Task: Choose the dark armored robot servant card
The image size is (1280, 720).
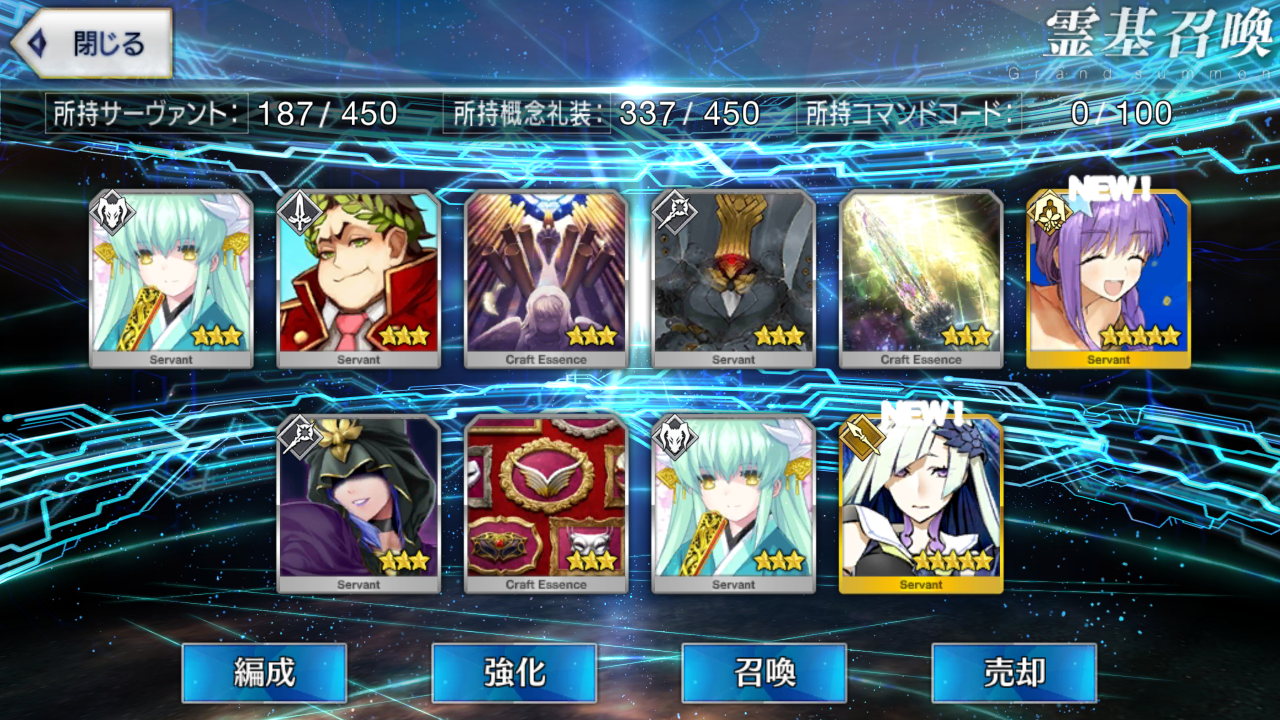Action: click(x=733, y=278)
